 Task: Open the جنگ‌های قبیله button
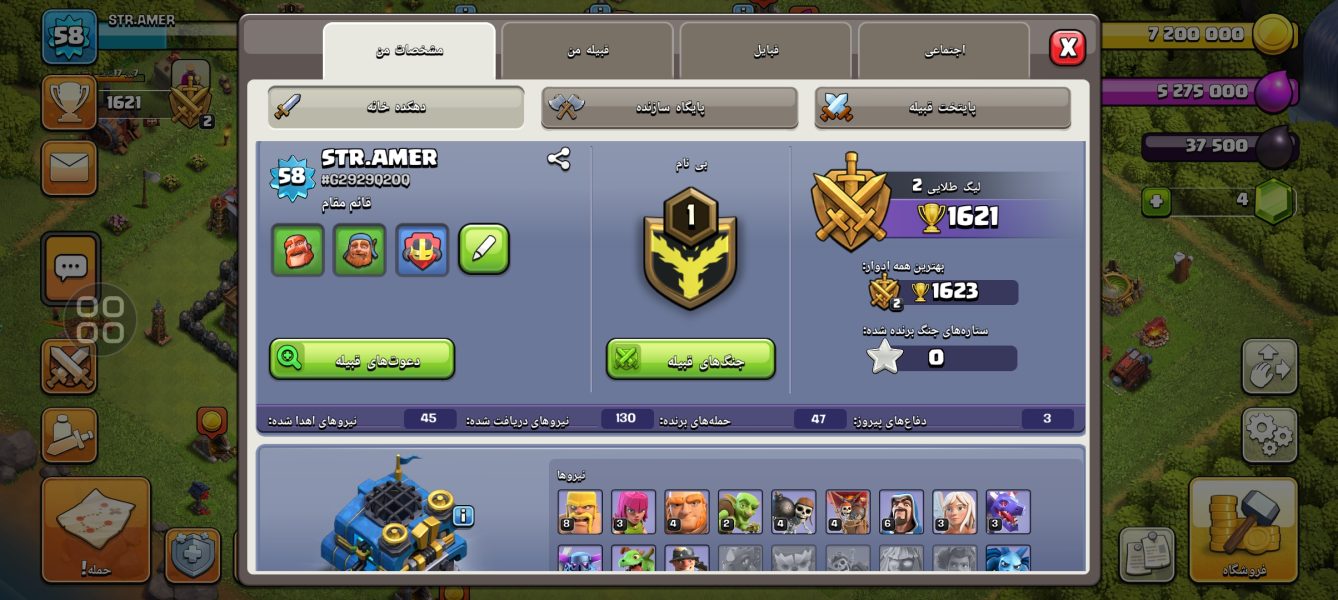690,359
